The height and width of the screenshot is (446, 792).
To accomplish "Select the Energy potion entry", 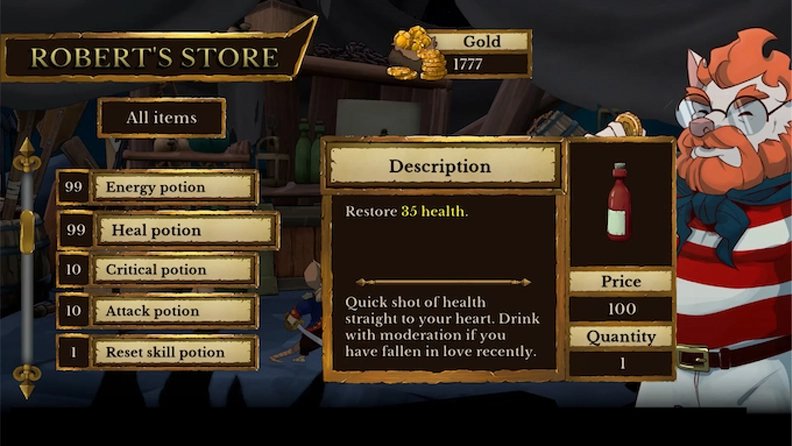I will coord(174,187).
